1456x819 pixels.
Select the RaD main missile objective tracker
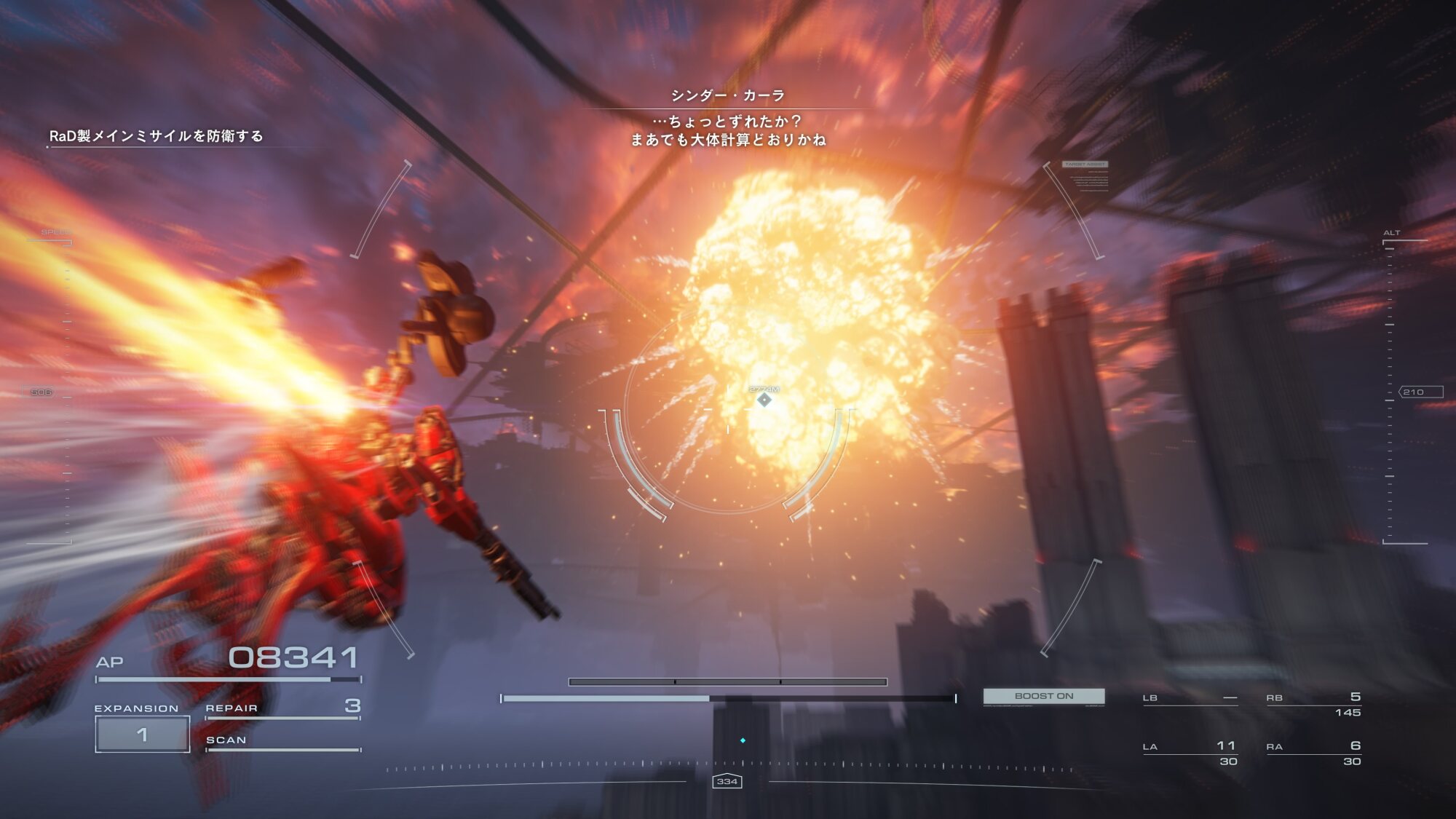(x=156, y=136)
